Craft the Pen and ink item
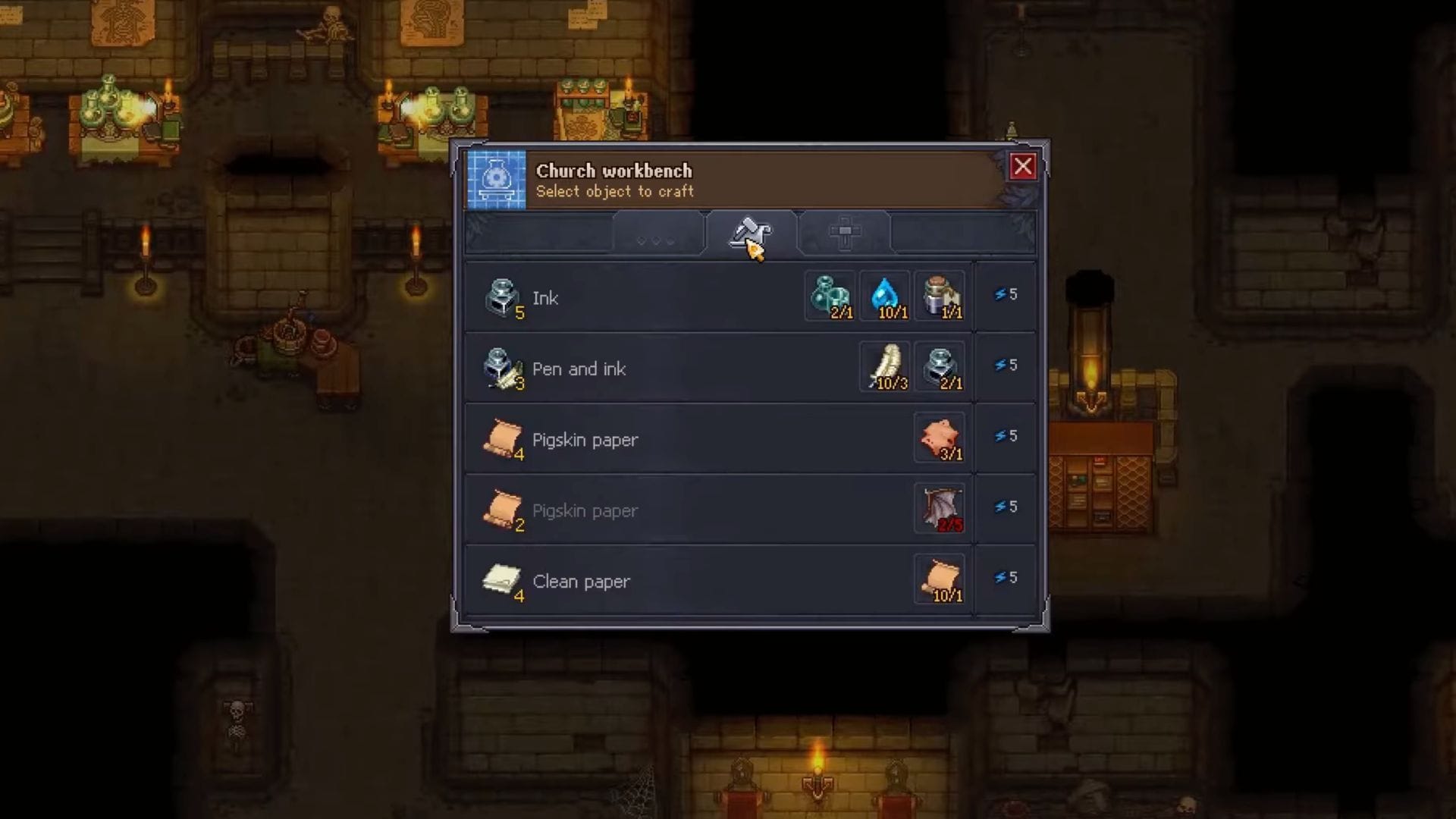Image resolution: width=1456 pixels, height=819 pixels. point(645,369)
